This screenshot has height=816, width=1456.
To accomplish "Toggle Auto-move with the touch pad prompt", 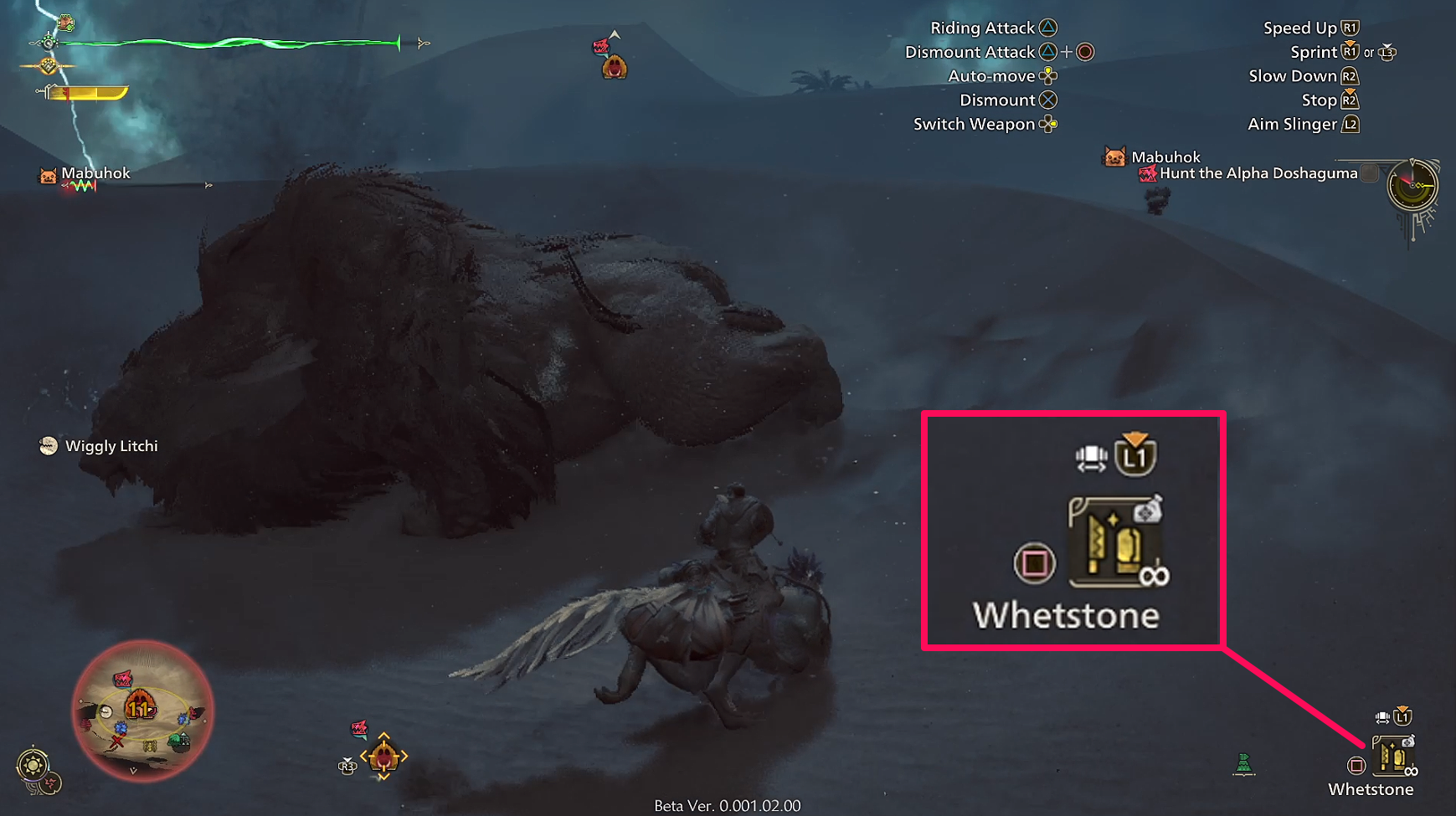I will [1048, 75].
